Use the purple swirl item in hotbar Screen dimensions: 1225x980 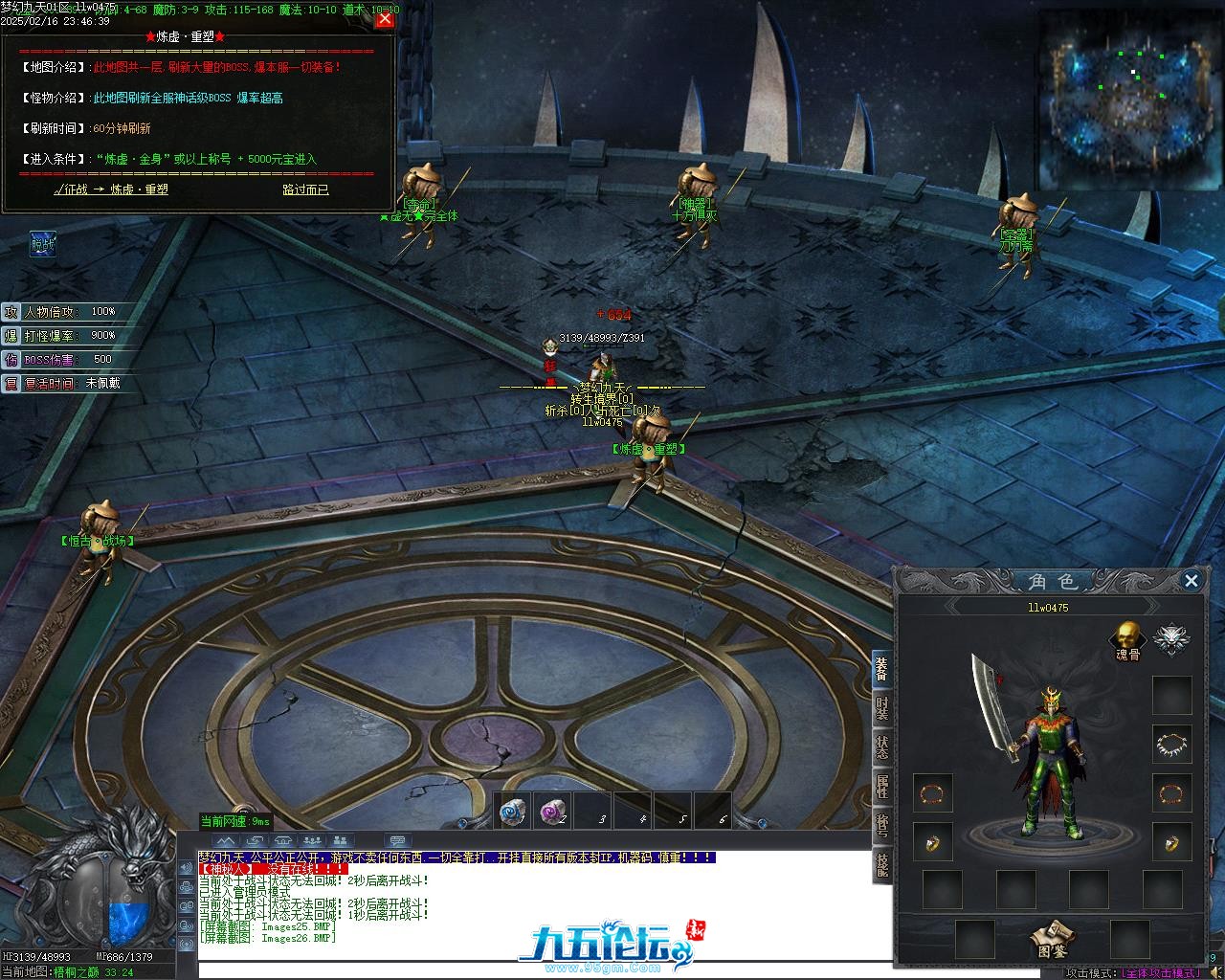tap(552, 812)
